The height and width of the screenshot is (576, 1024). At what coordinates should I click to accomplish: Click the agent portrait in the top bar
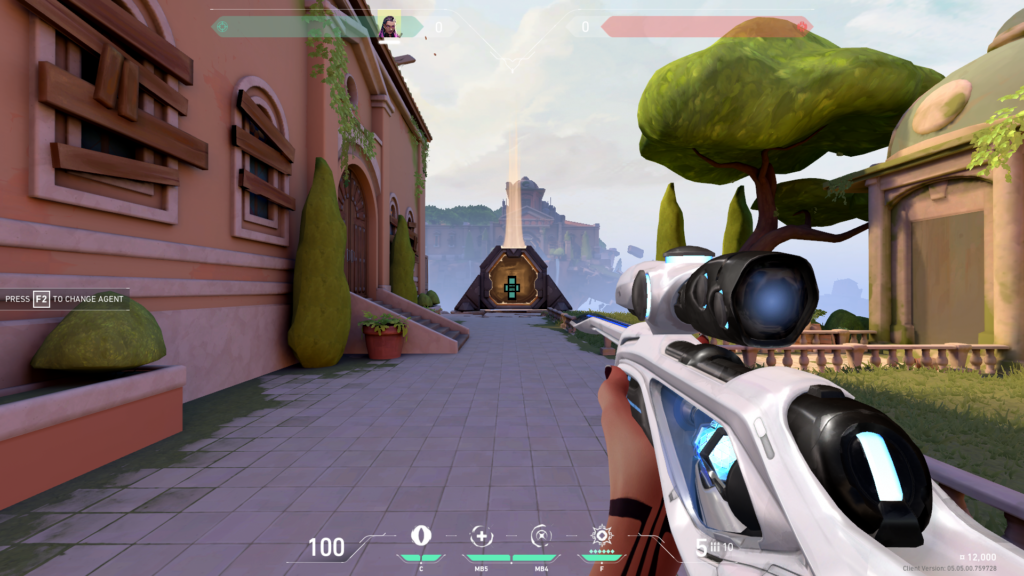pos(389,26)
